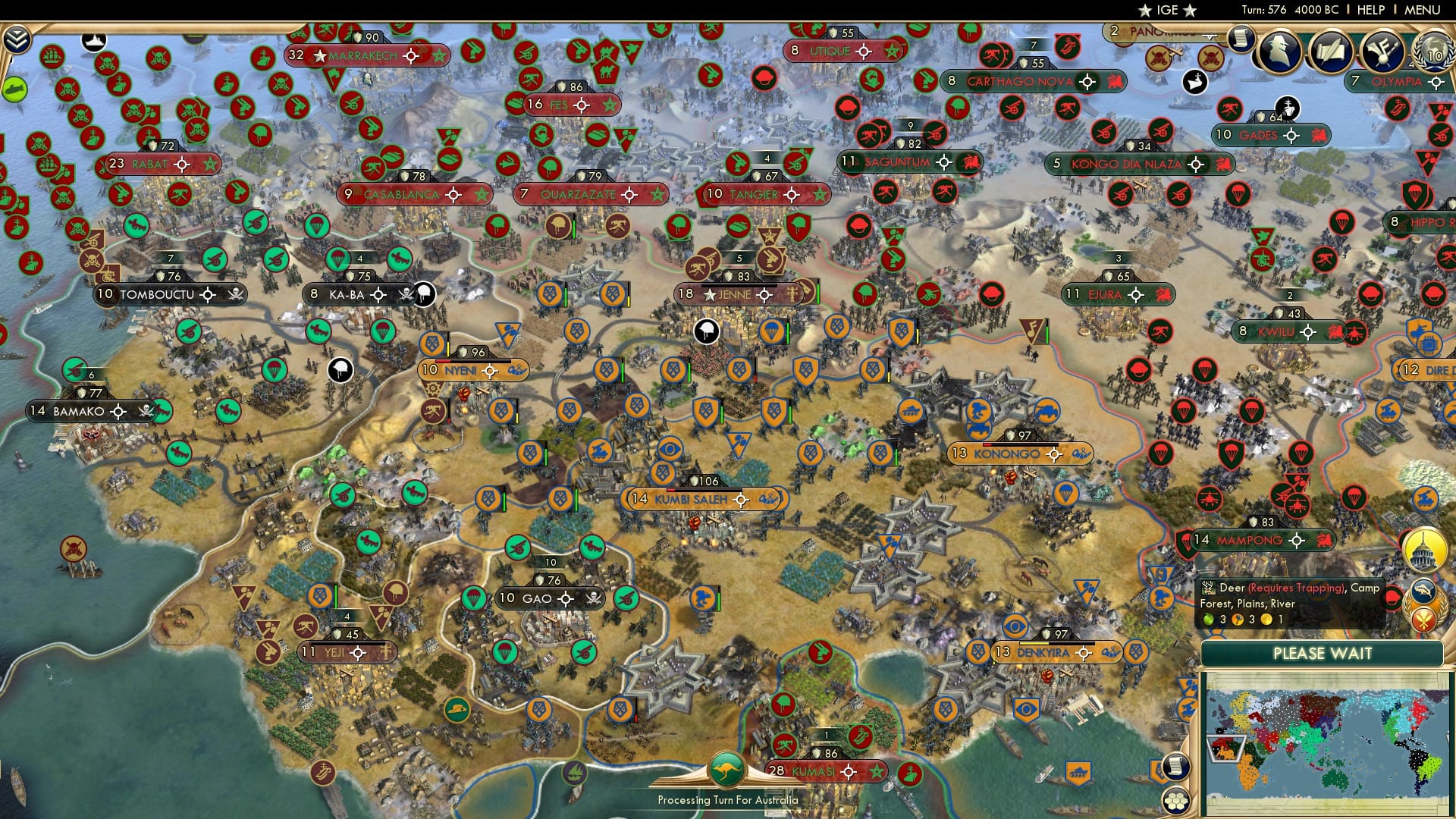The image size is (1456, 819).
Task: Select the black battleship unit flag top left
Action: [93, 41]
